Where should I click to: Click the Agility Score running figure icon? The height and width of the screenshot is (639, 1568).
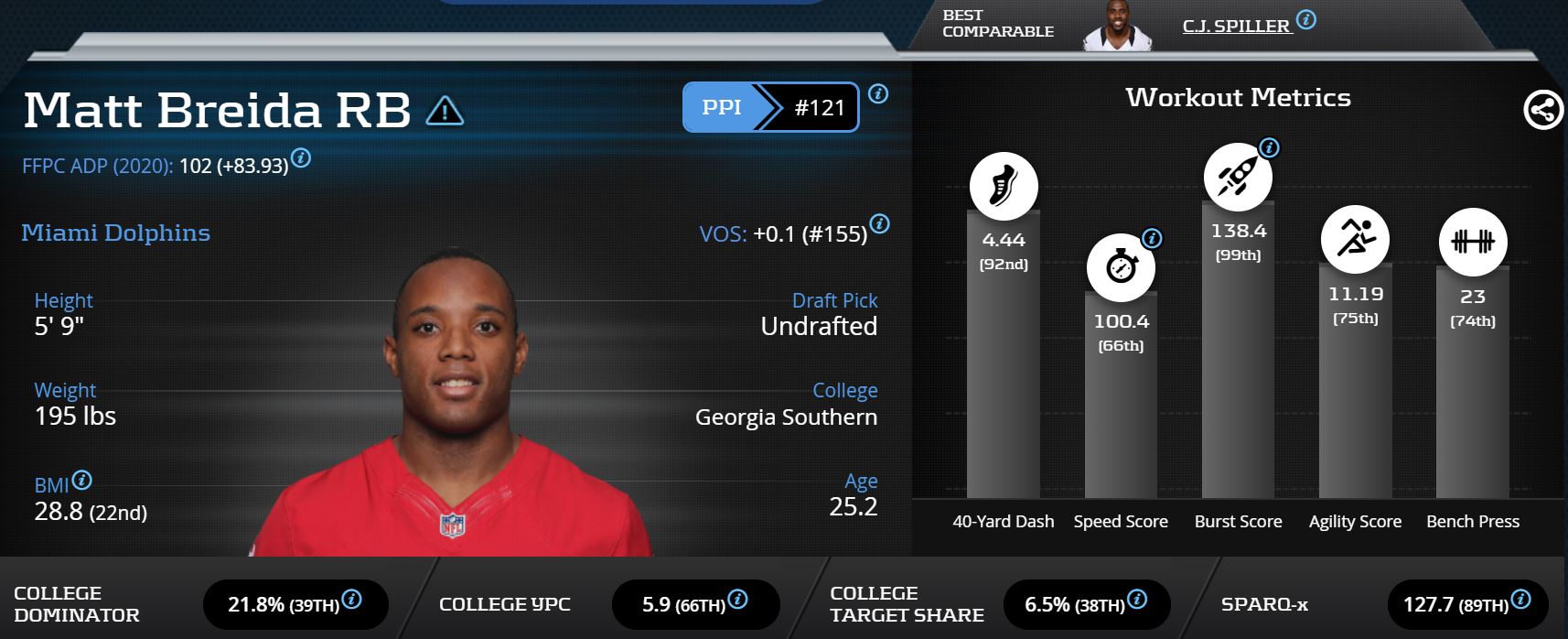click(1355, 239)
